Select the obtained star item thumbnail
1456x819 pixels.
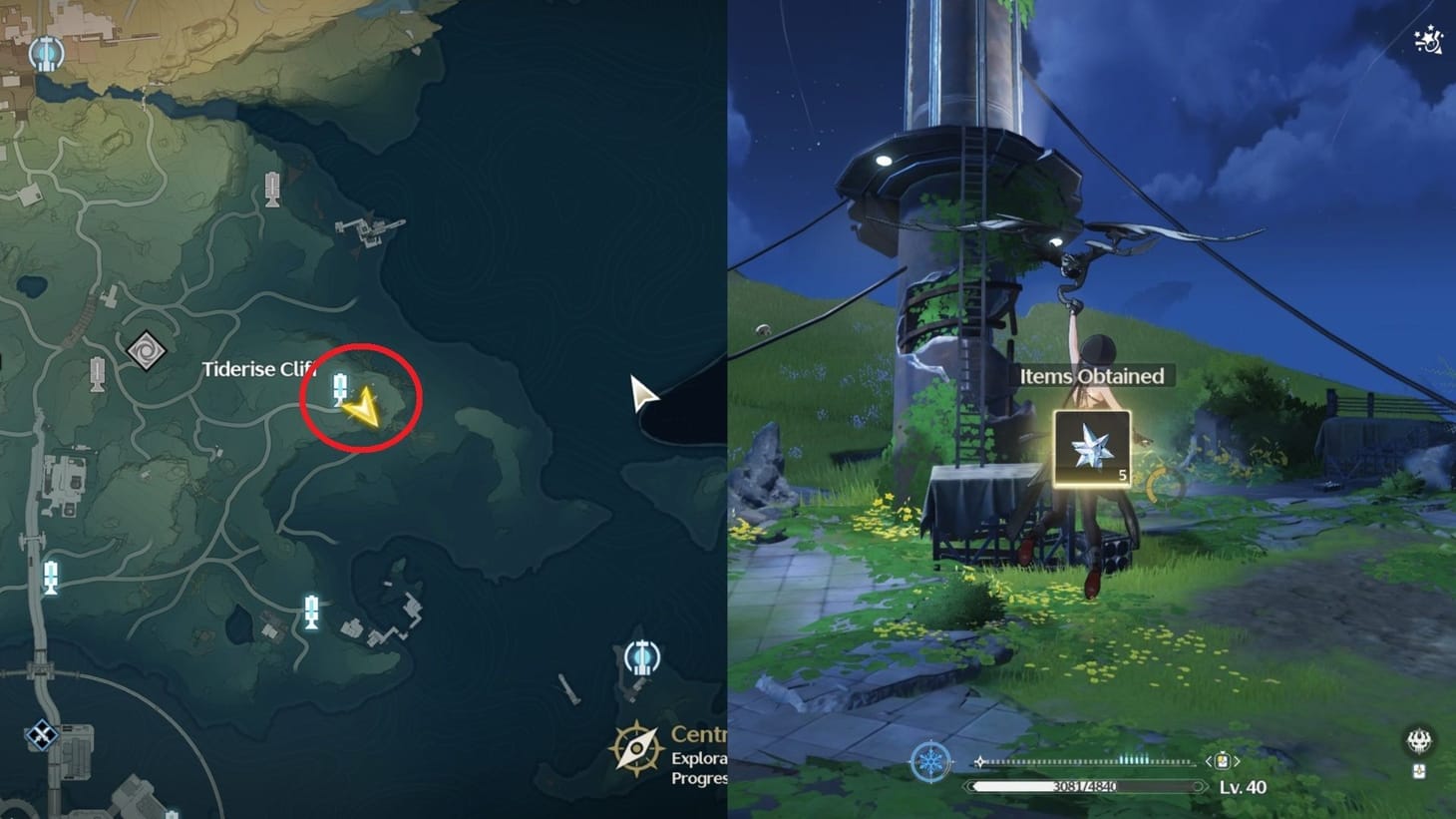[1091, 450]
